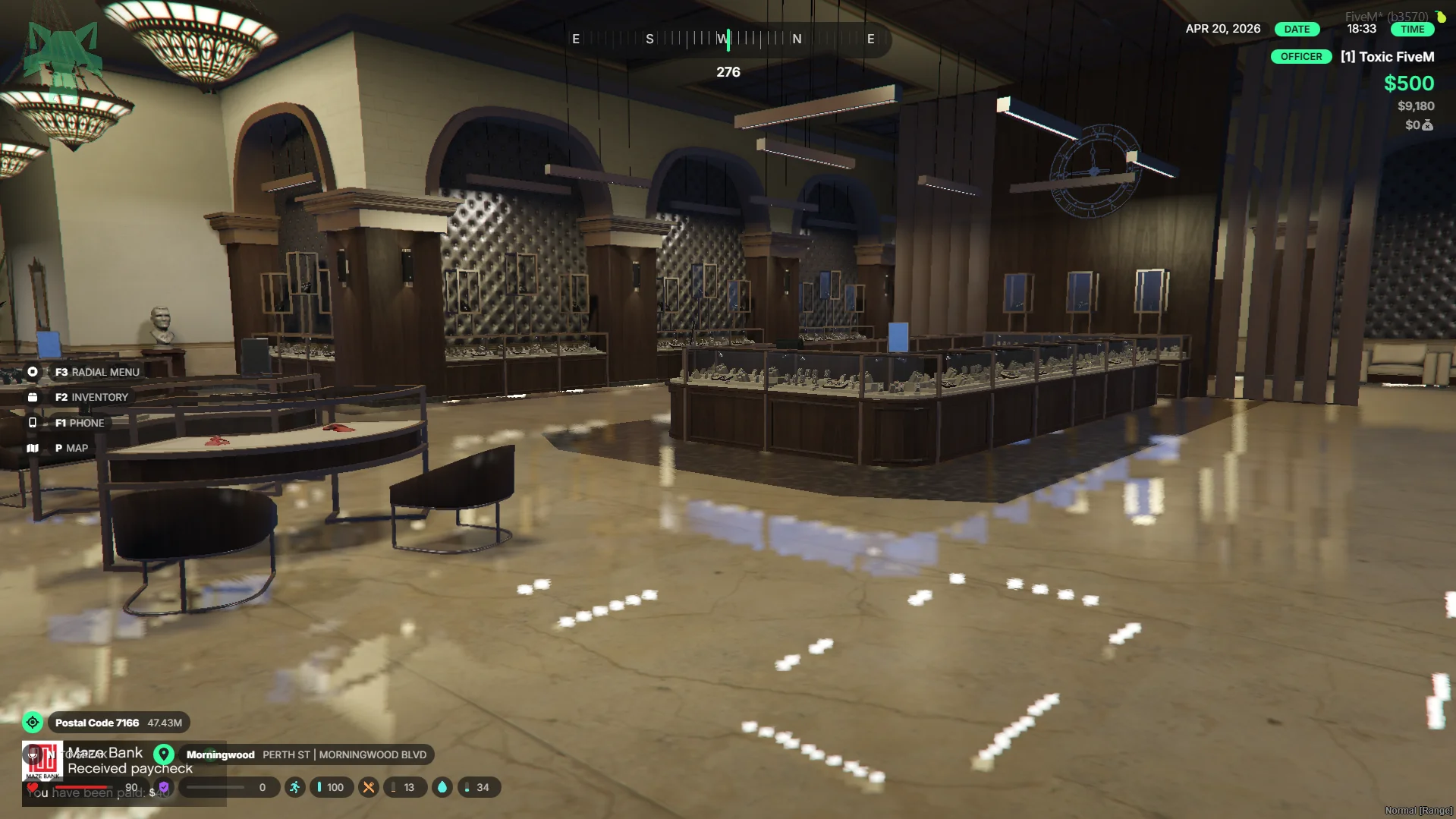Click the green postal code crosshair icon
The image size is (1456, 819).
pyautogui.click(x=33, y=723)
